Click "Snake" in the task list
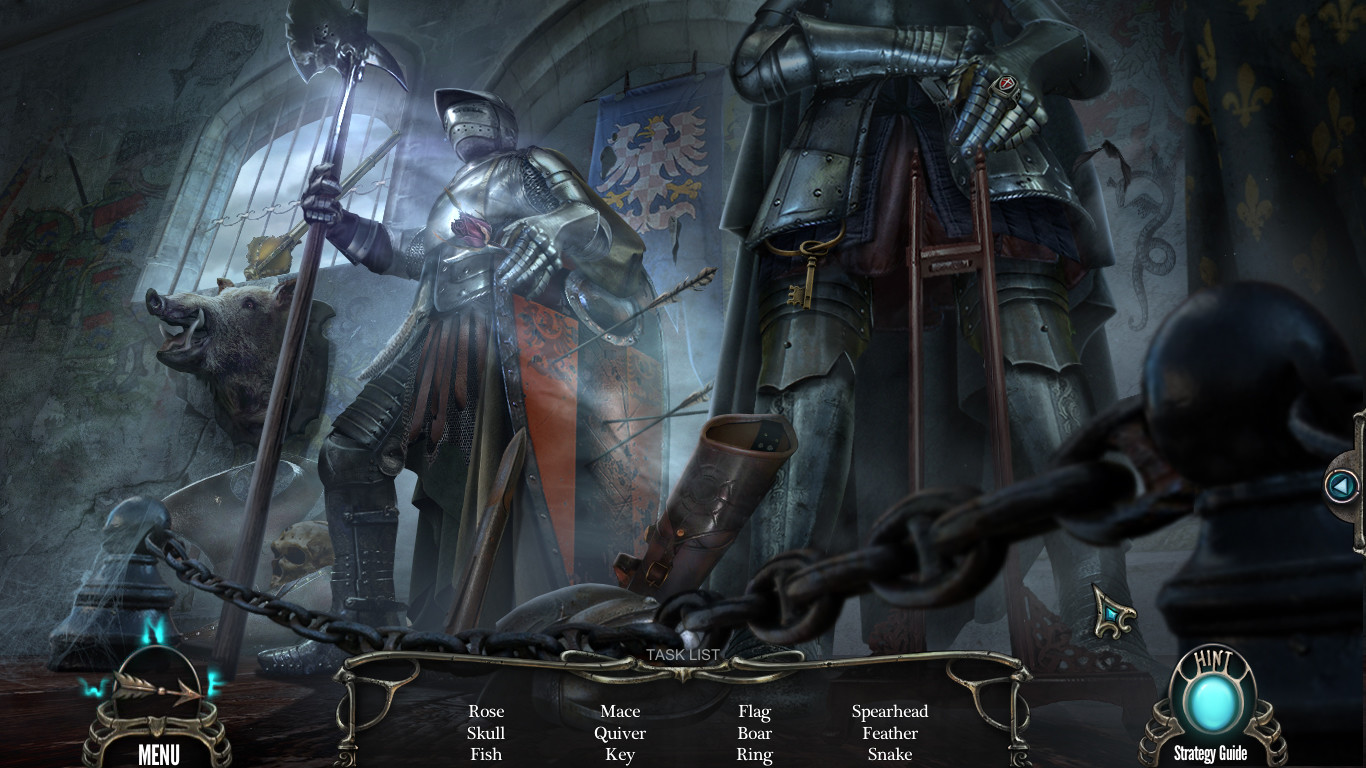This screenshot has height=768, width=1366. tap(890, 755)
